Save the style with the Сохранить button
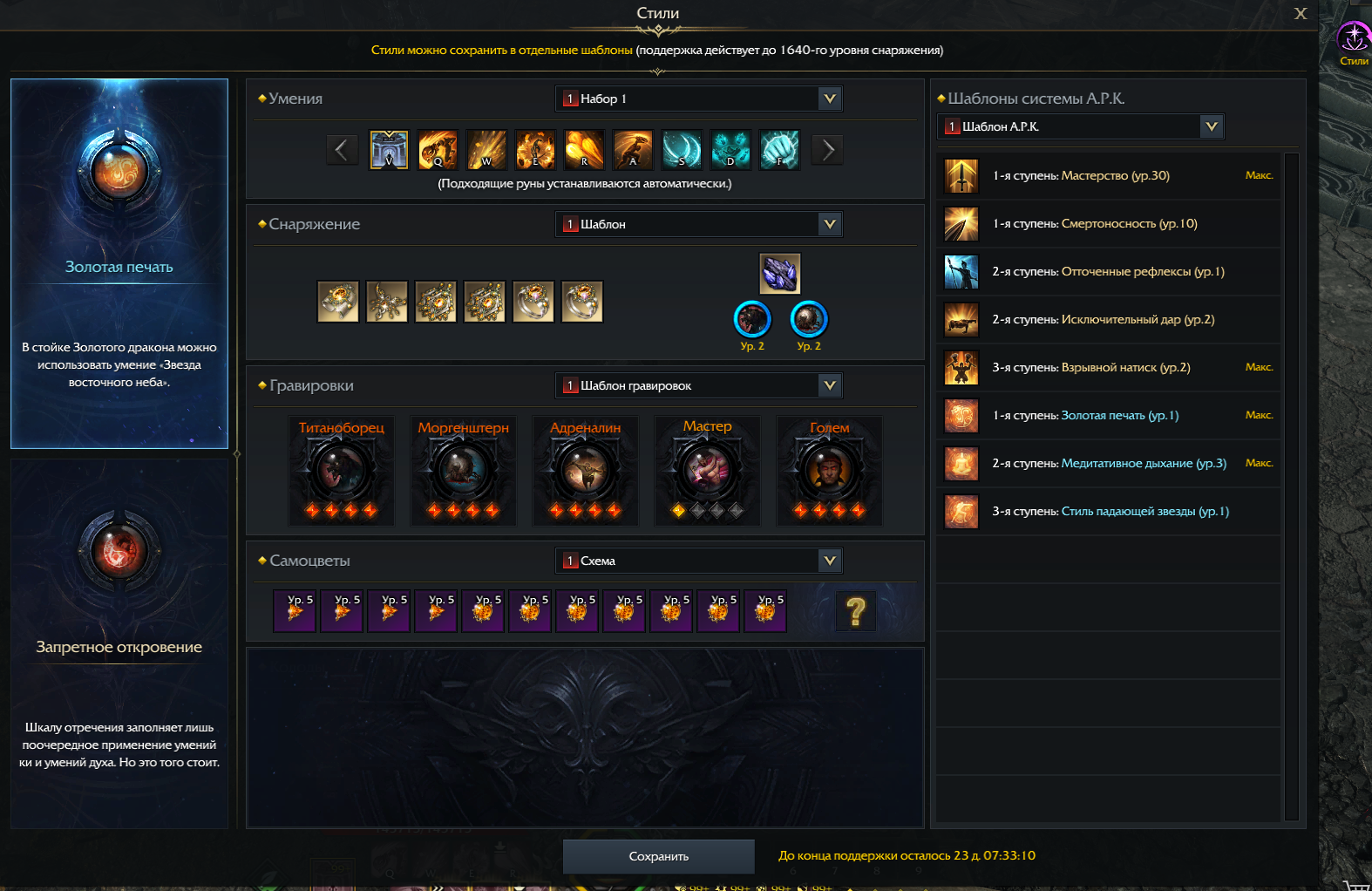Viewport: 1372px width, 891px height. click(x=658, y=856)
